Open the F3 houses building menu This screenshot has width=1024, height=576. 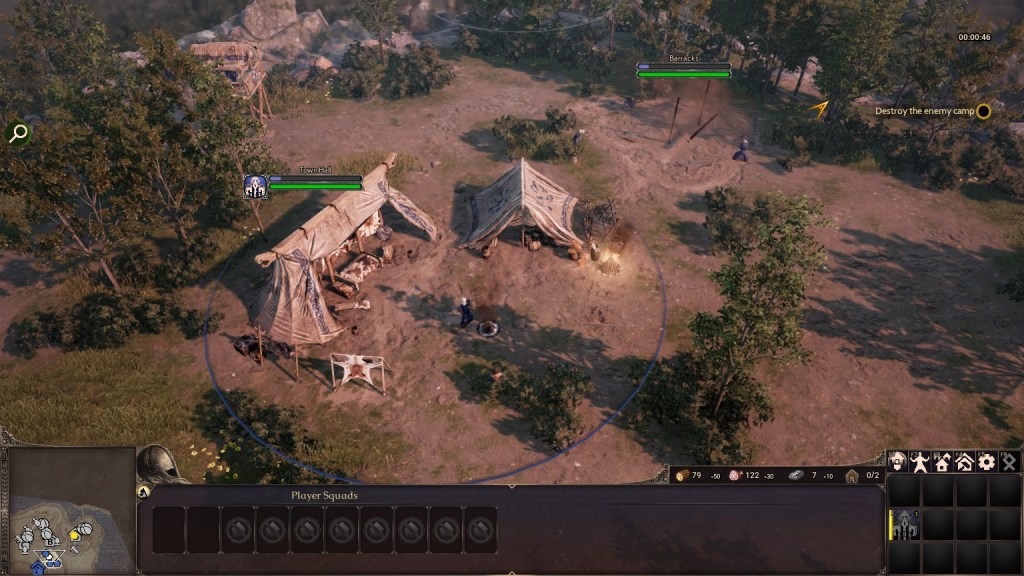(942, 462)
